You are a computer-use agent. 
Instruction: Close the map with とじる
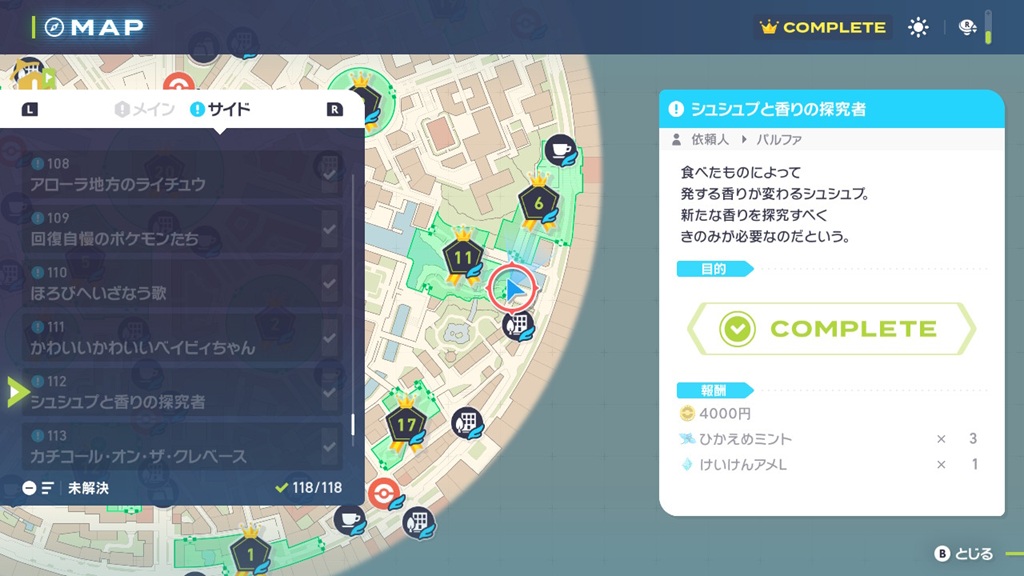(x=964, y=553)
